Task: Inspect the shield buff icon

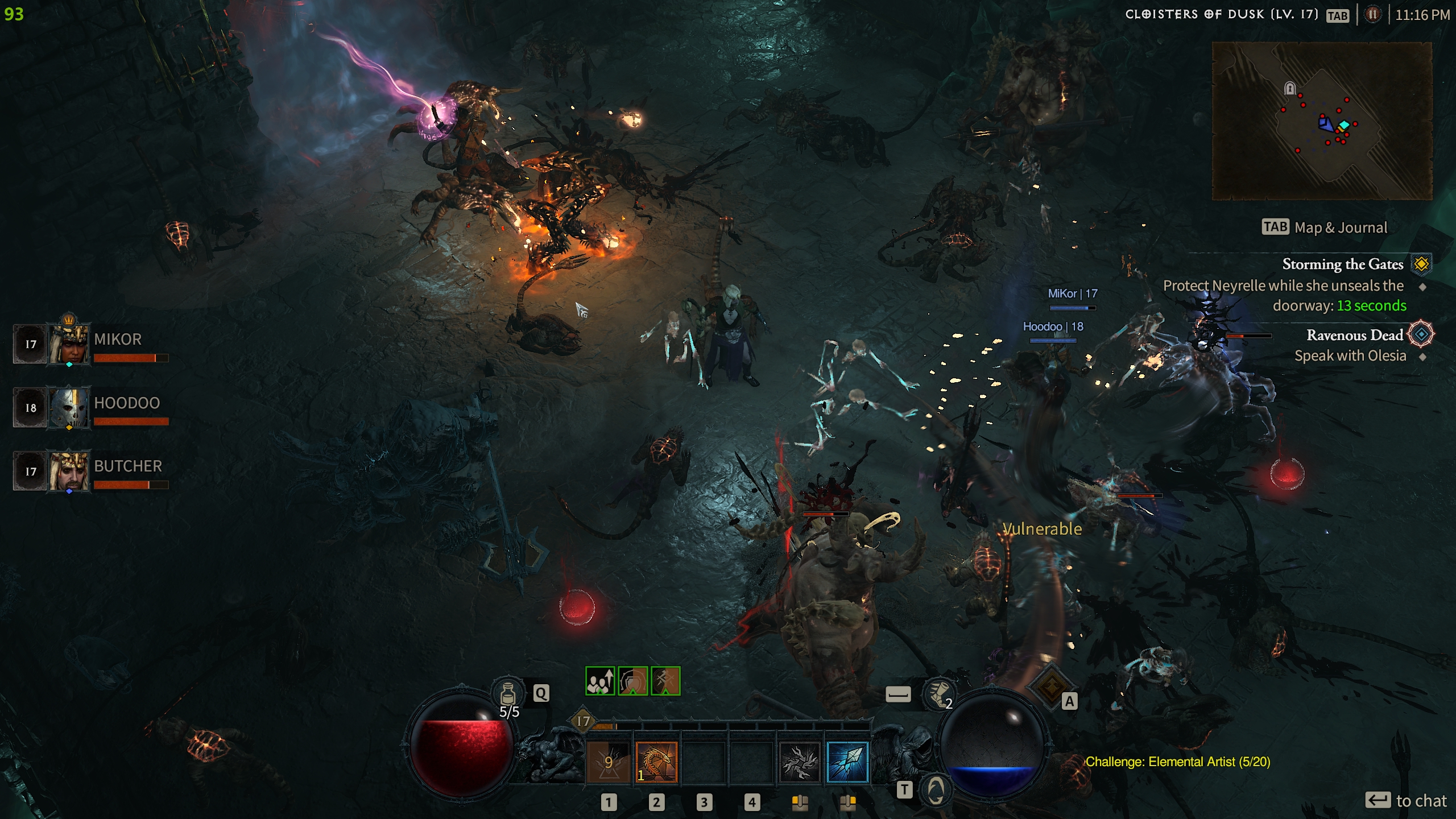Action: [632, 681]
